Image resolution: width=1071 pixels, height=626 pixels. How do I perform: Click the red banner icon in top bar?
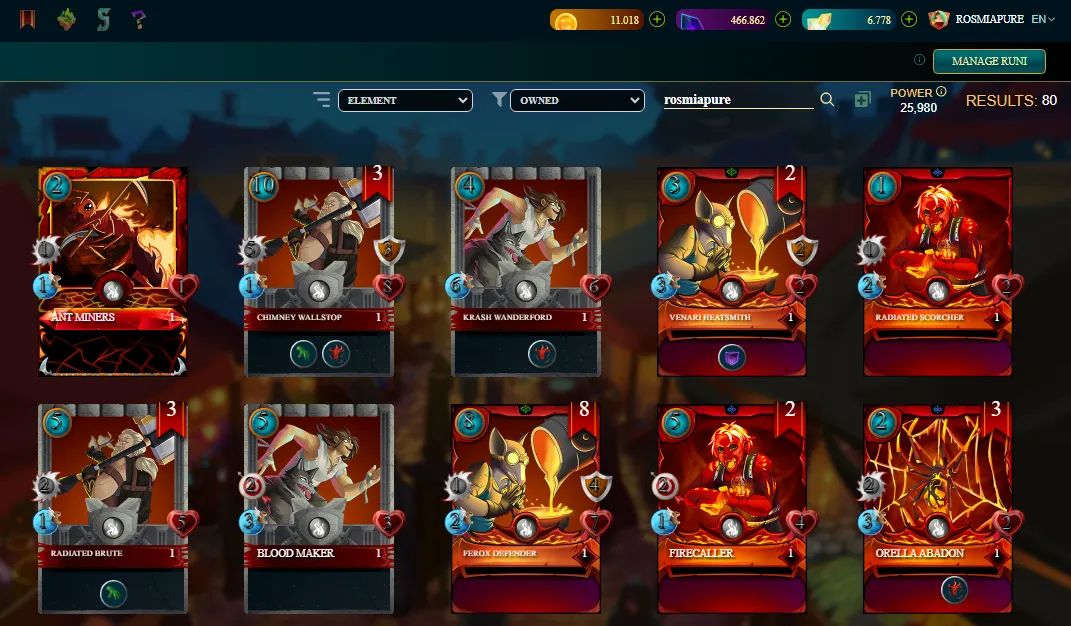tap(27, 19)
